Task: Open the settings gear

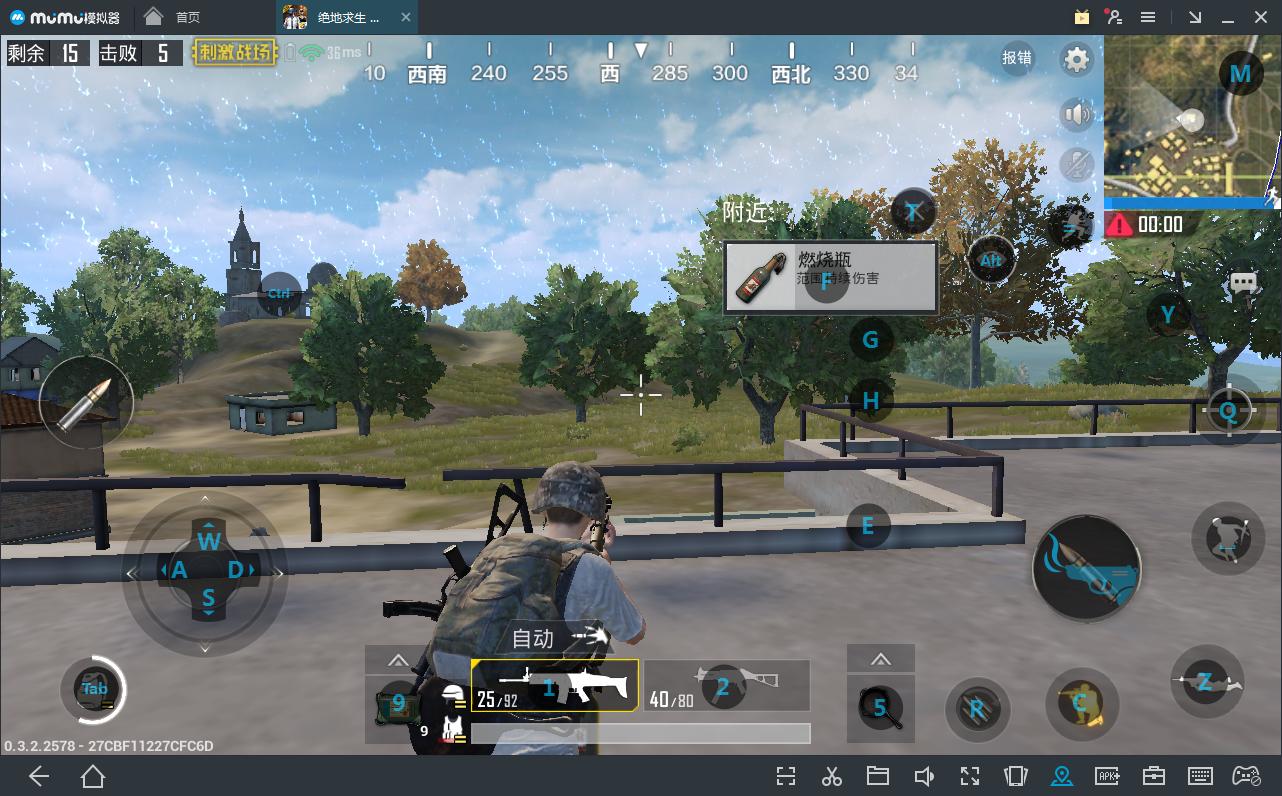Action: 1076,60
